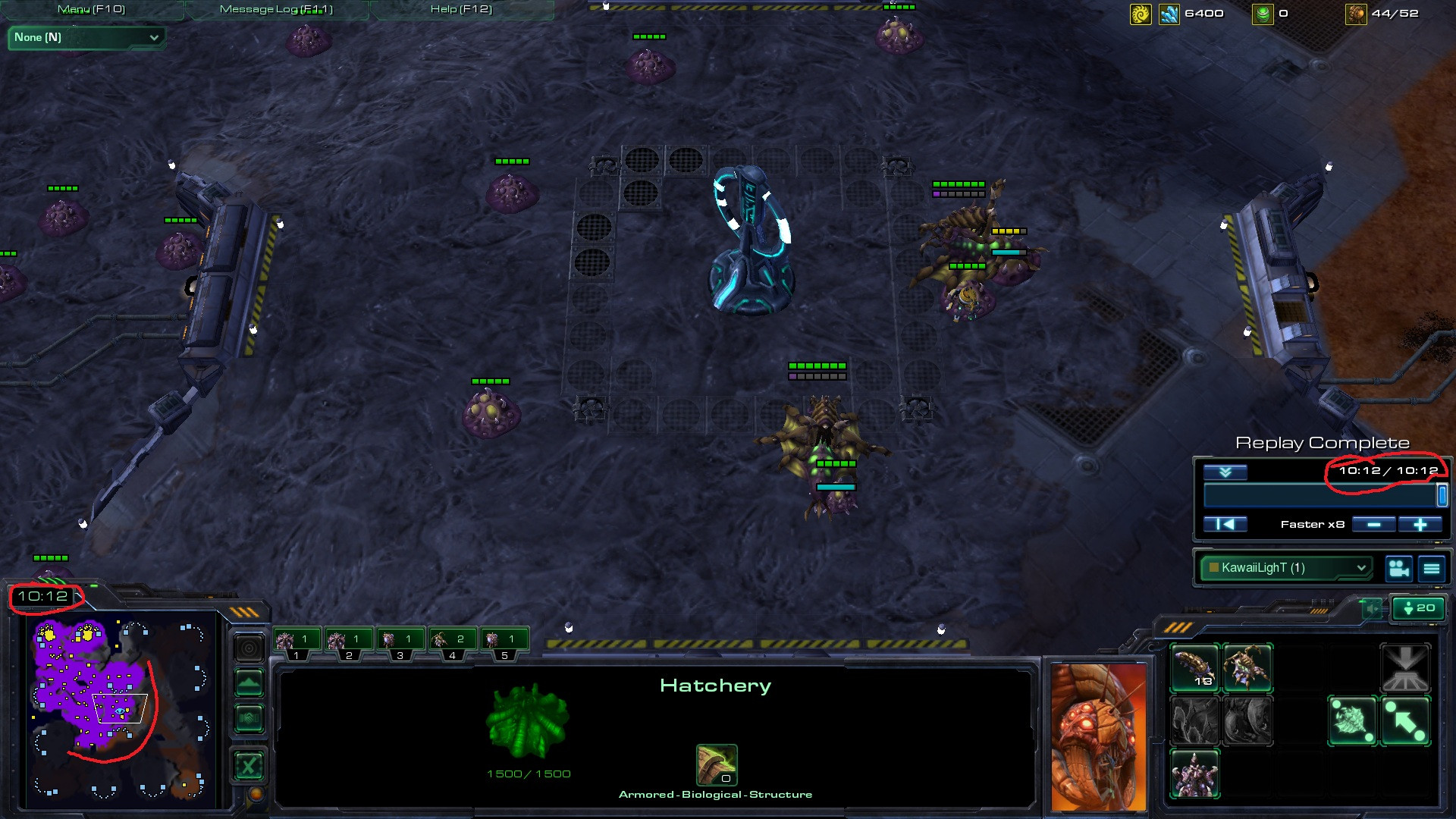Restart replay from the beginning

click(x=1225, y=524)
